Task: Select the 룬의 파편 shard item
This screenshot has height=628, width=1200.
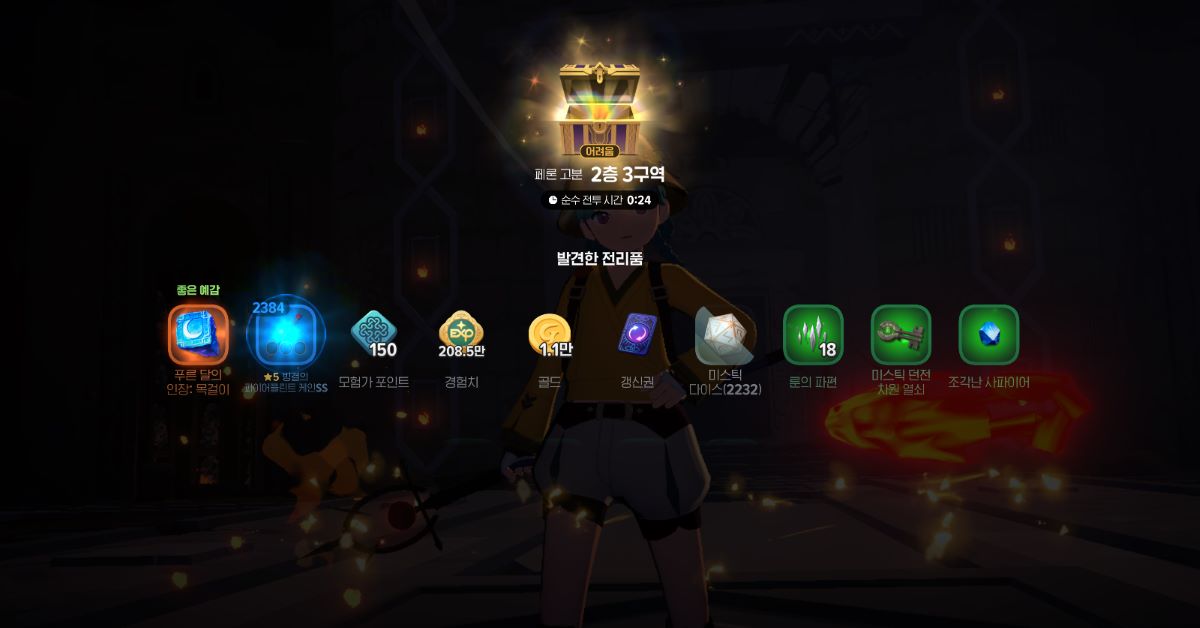Action: click(813, 334)
